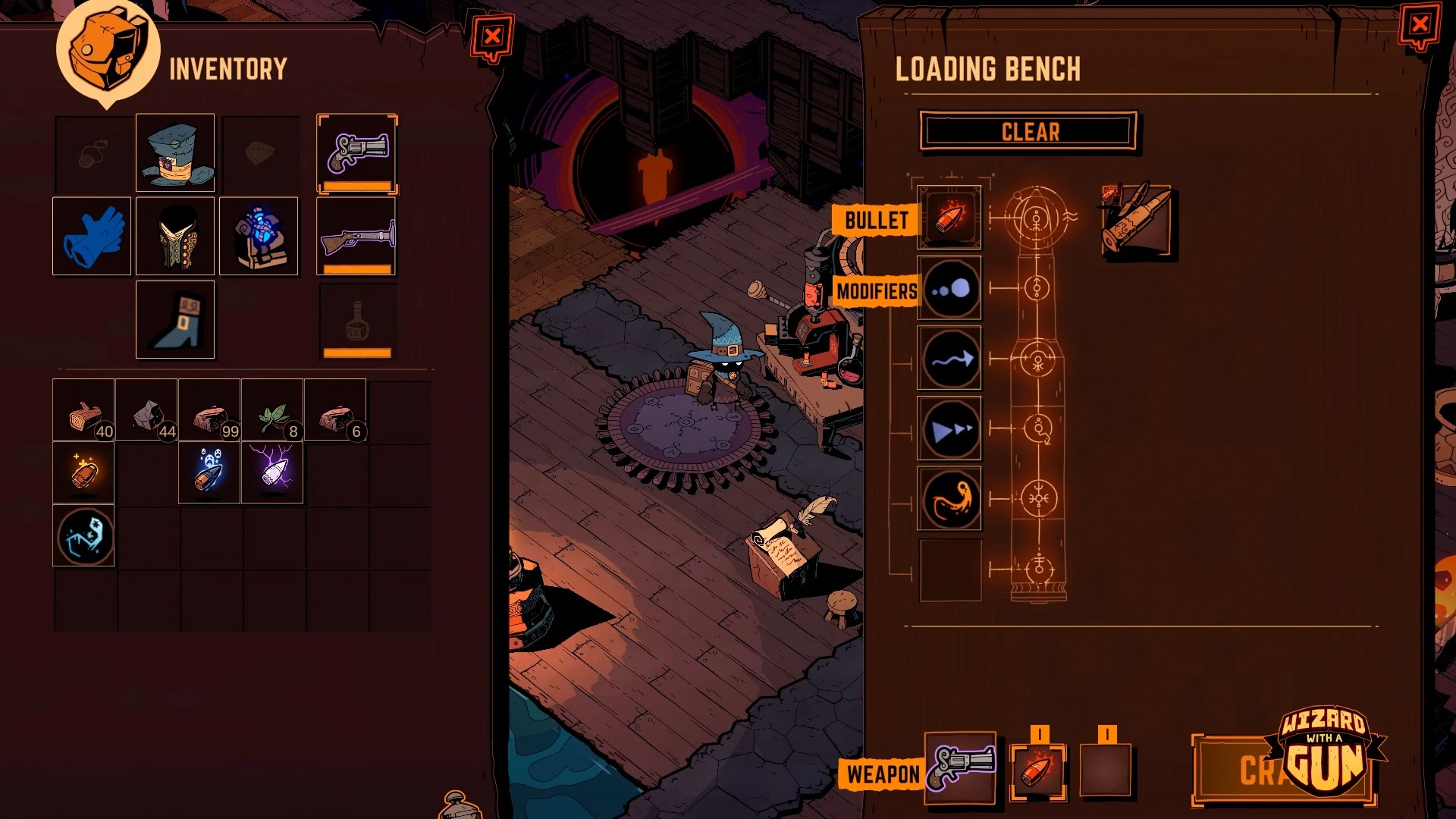This screenshot has width=1456, height=819.
Task: Close the Inventory panel
Action: (492, 36)
